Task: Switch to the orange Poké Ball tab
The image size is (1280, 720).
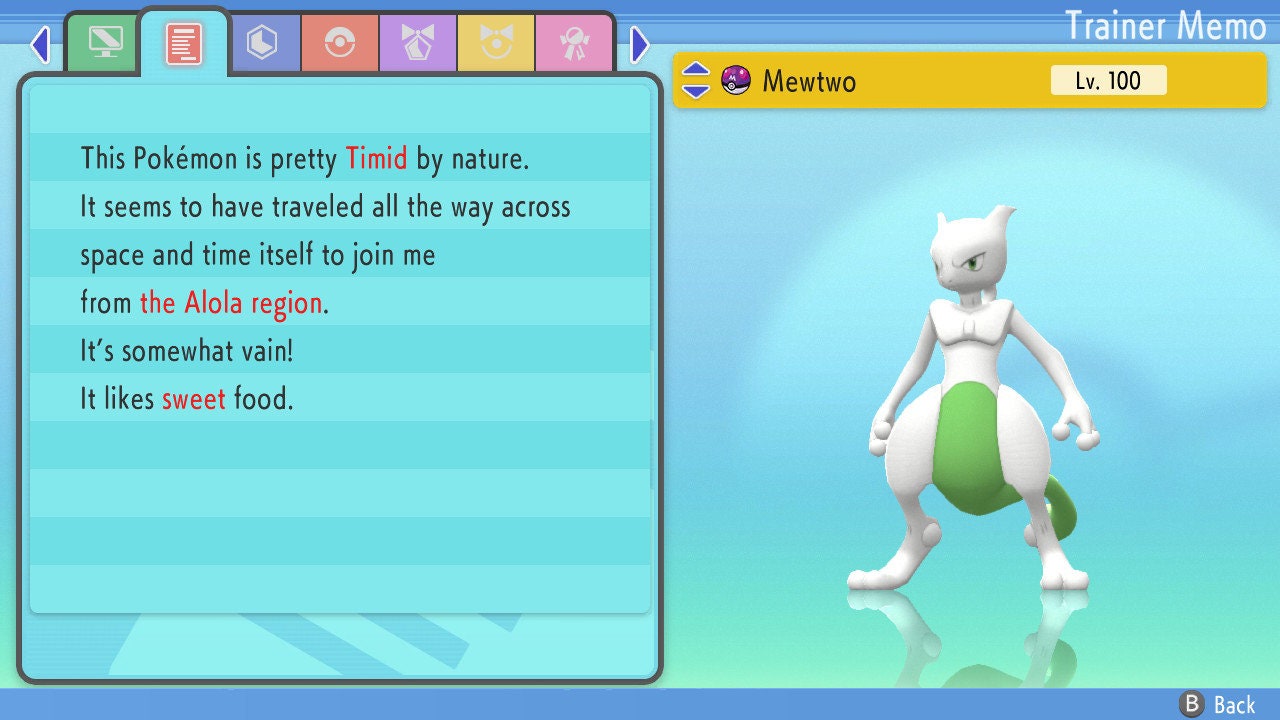Action: click(339, 43)
